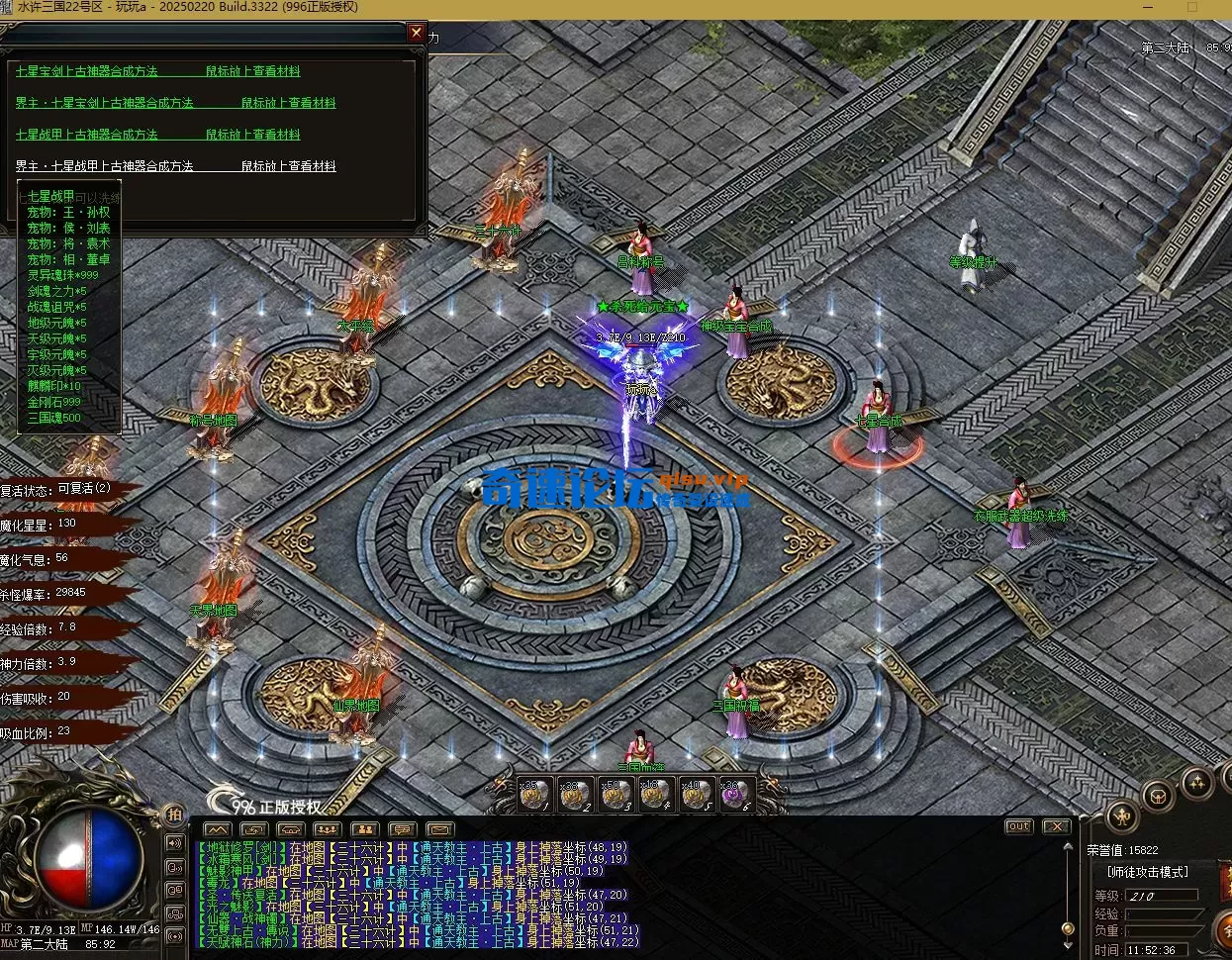Toggle the 师徒攻击模式 attack mode label
The width and height of the screenshot is (1232, 960).
pos(1148,872)
